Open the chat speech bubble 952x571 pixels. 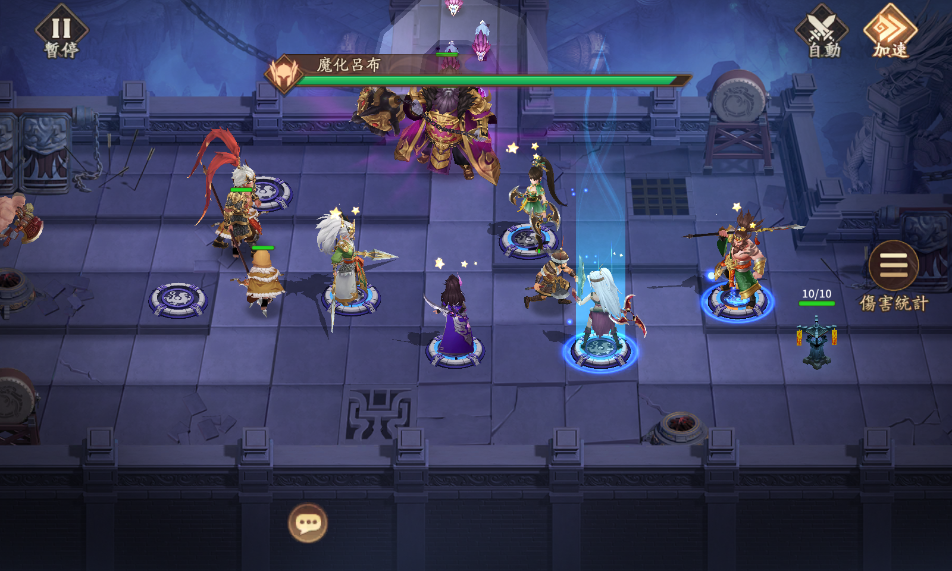(308, 522)
